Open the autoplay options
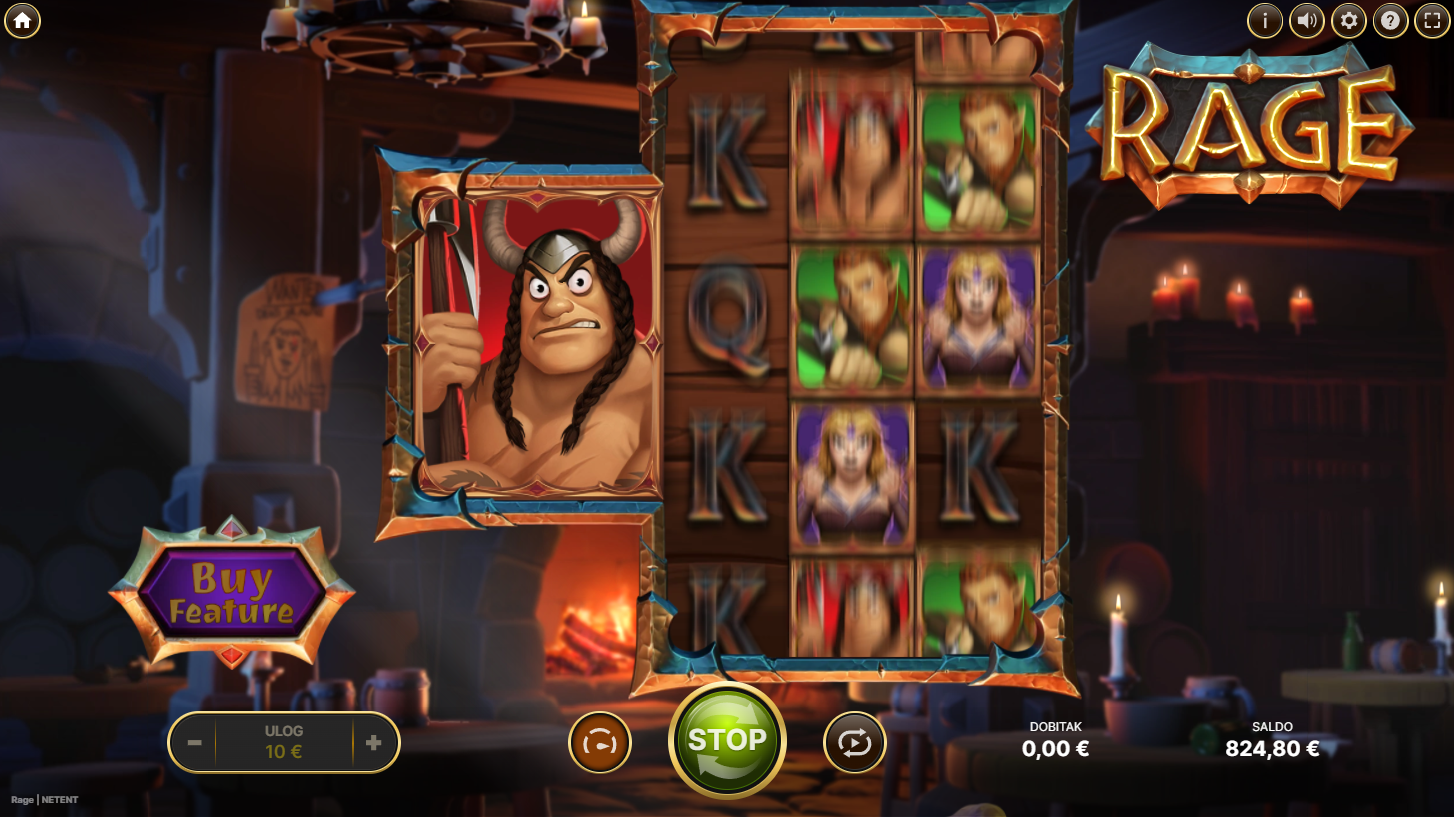 (x=855, y=743)
